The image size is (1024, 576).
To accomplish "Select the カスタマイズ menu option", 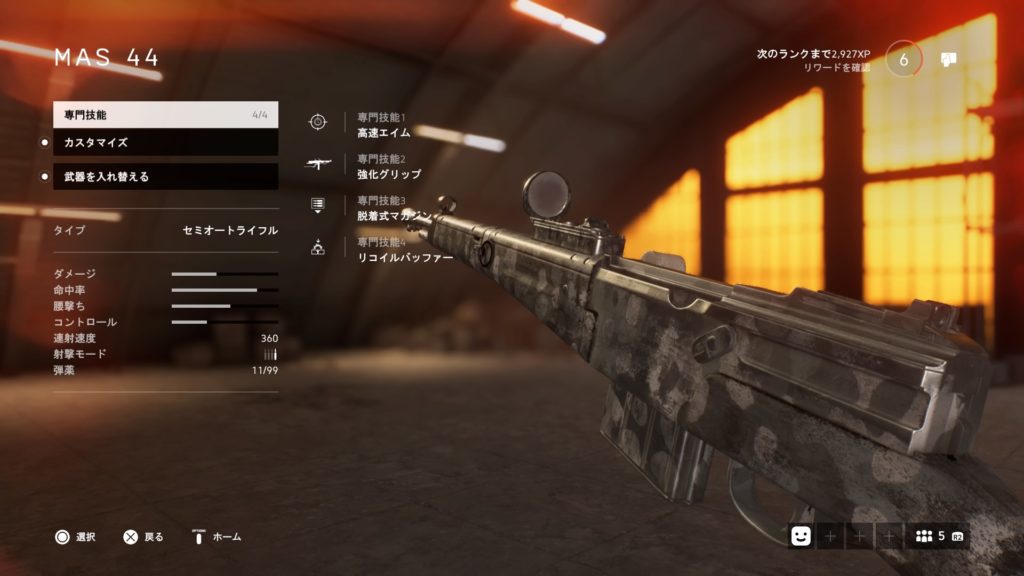I will click(165, 143).
